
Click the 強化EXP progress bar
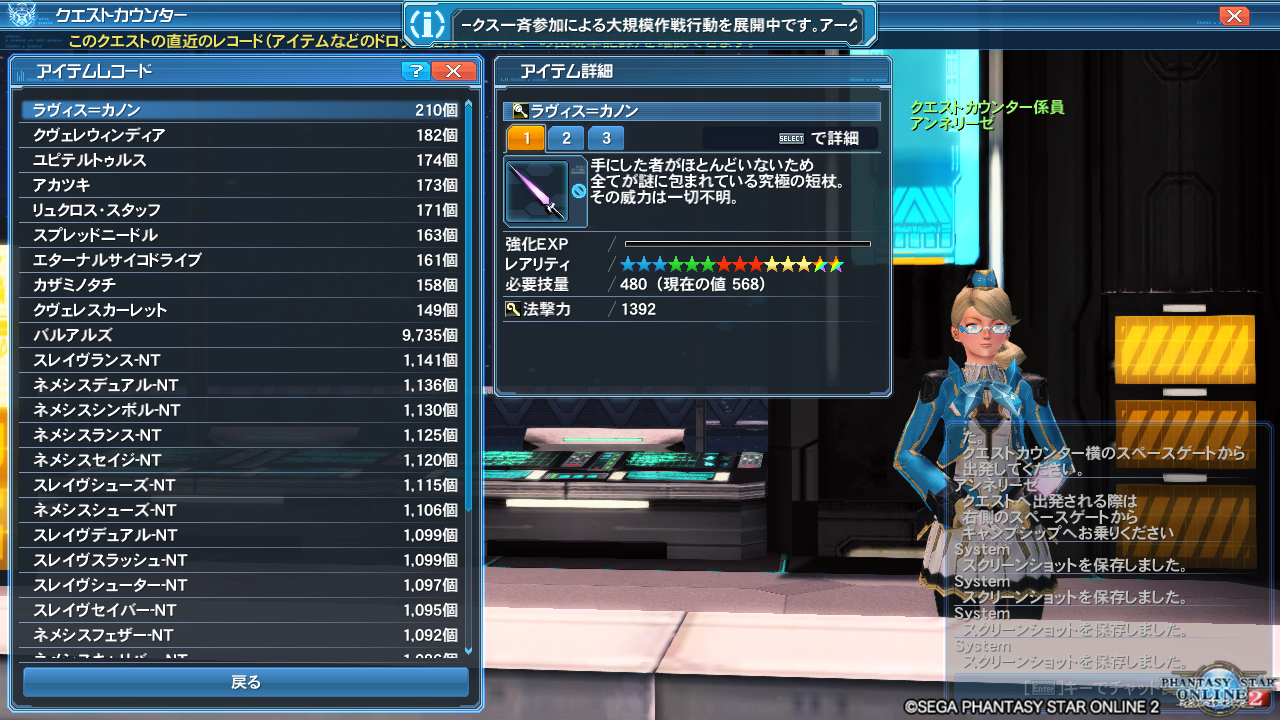750,243
